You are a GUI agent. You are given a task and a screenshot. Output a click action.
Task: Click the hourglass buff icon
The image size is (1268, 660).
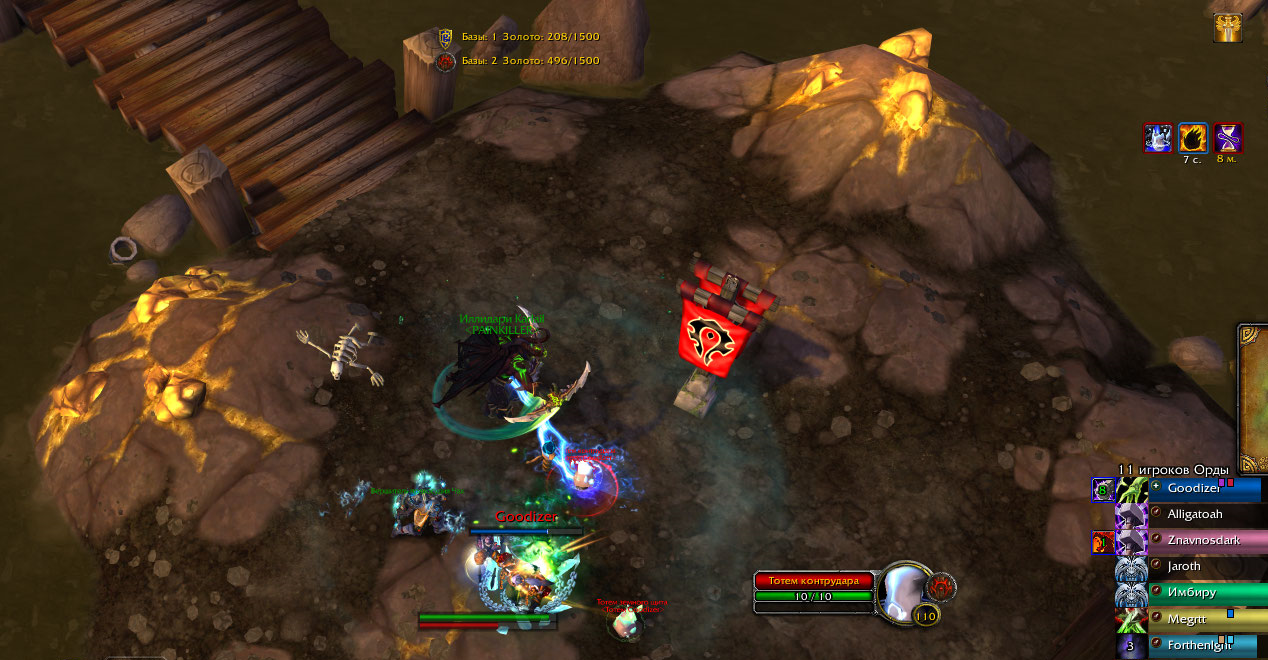pyautogui.click(x=1228, y=138)
